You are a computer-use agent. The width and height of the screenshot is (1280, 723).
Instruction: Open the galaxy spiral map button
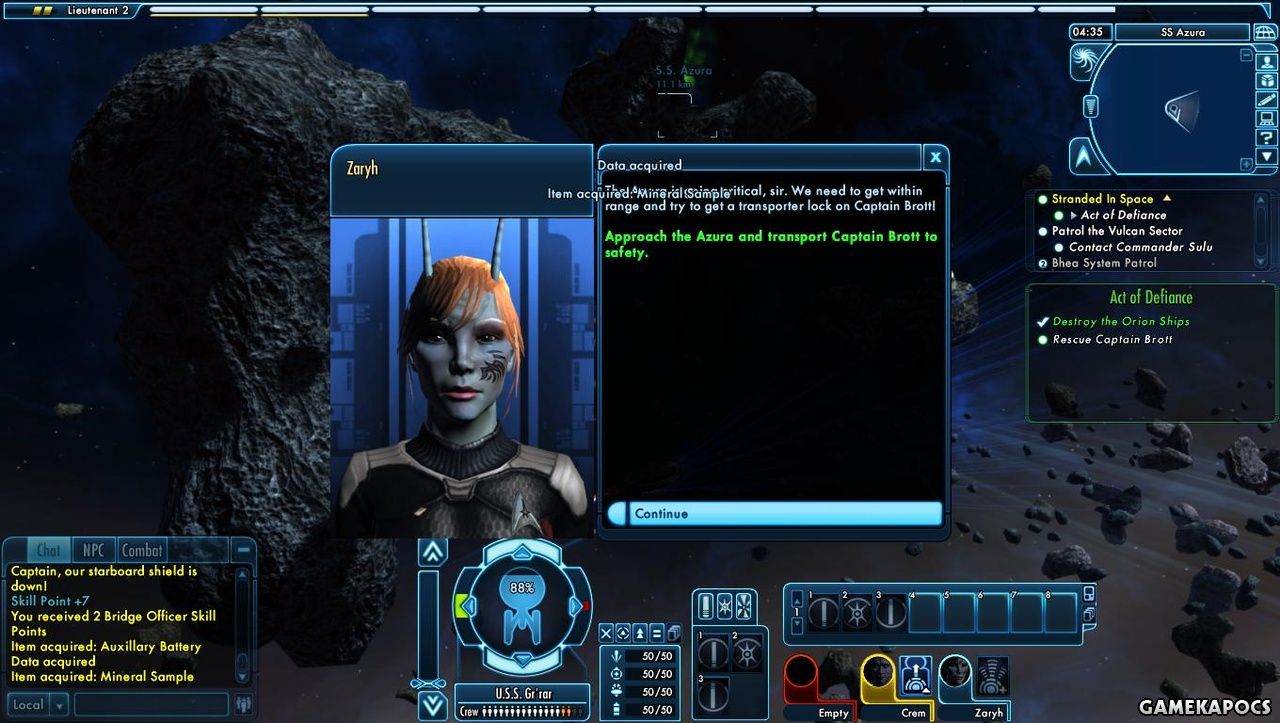pos(1084,62)
